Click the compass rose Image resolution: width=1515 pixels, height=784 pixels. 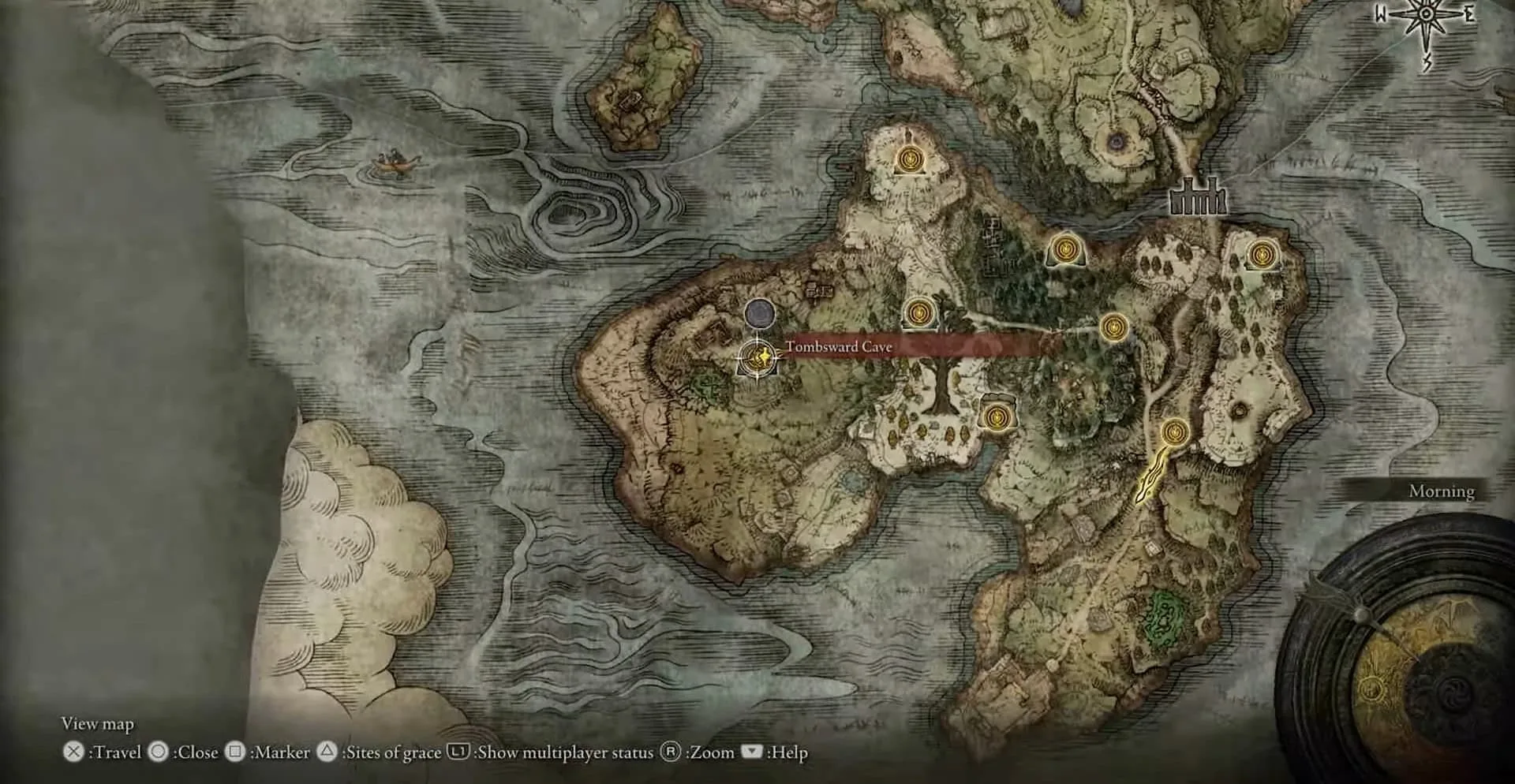[x=1425, y=19]
